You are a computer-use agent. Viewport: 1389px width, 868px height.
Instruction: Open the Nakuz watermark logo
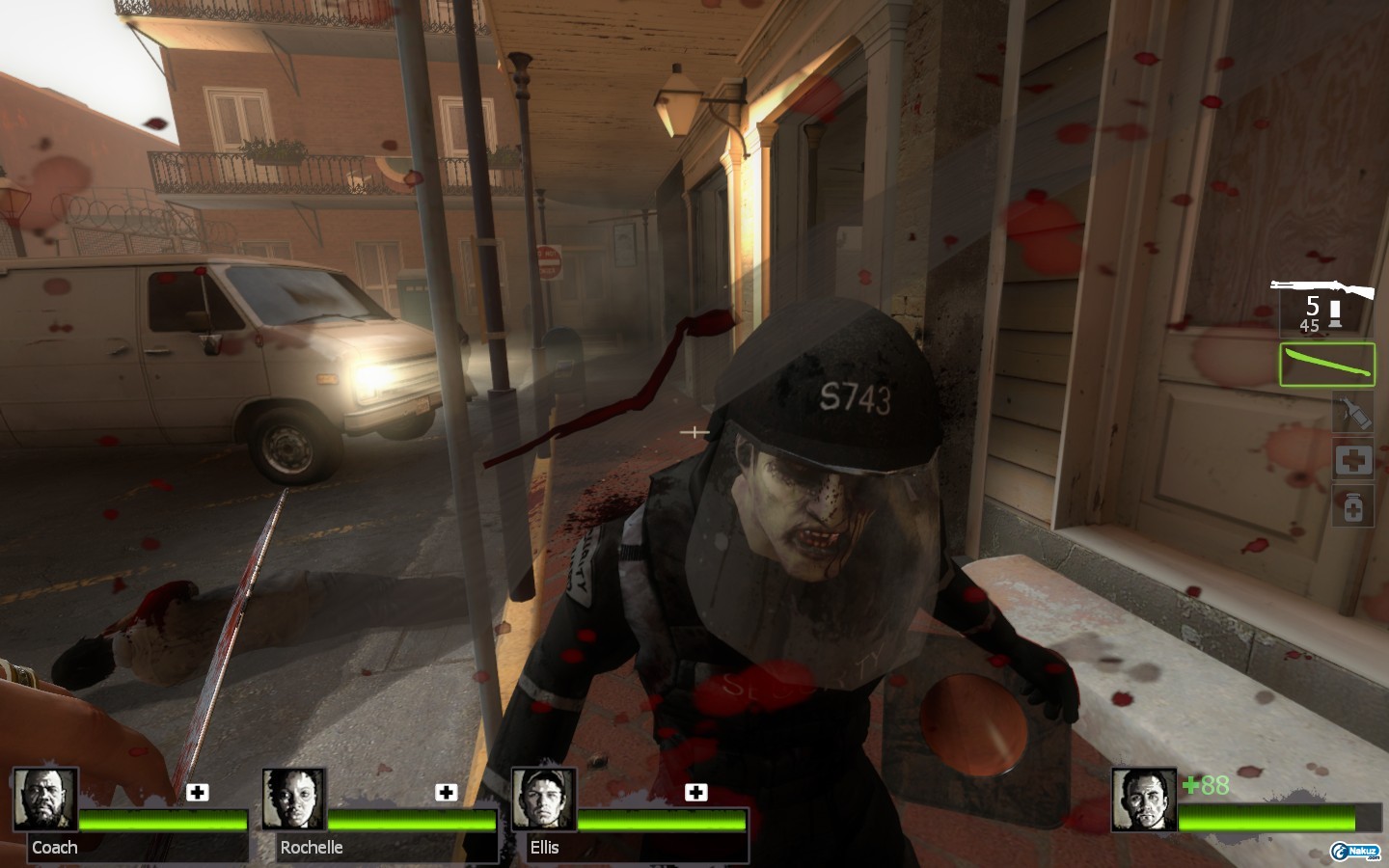click(1355, 851)
